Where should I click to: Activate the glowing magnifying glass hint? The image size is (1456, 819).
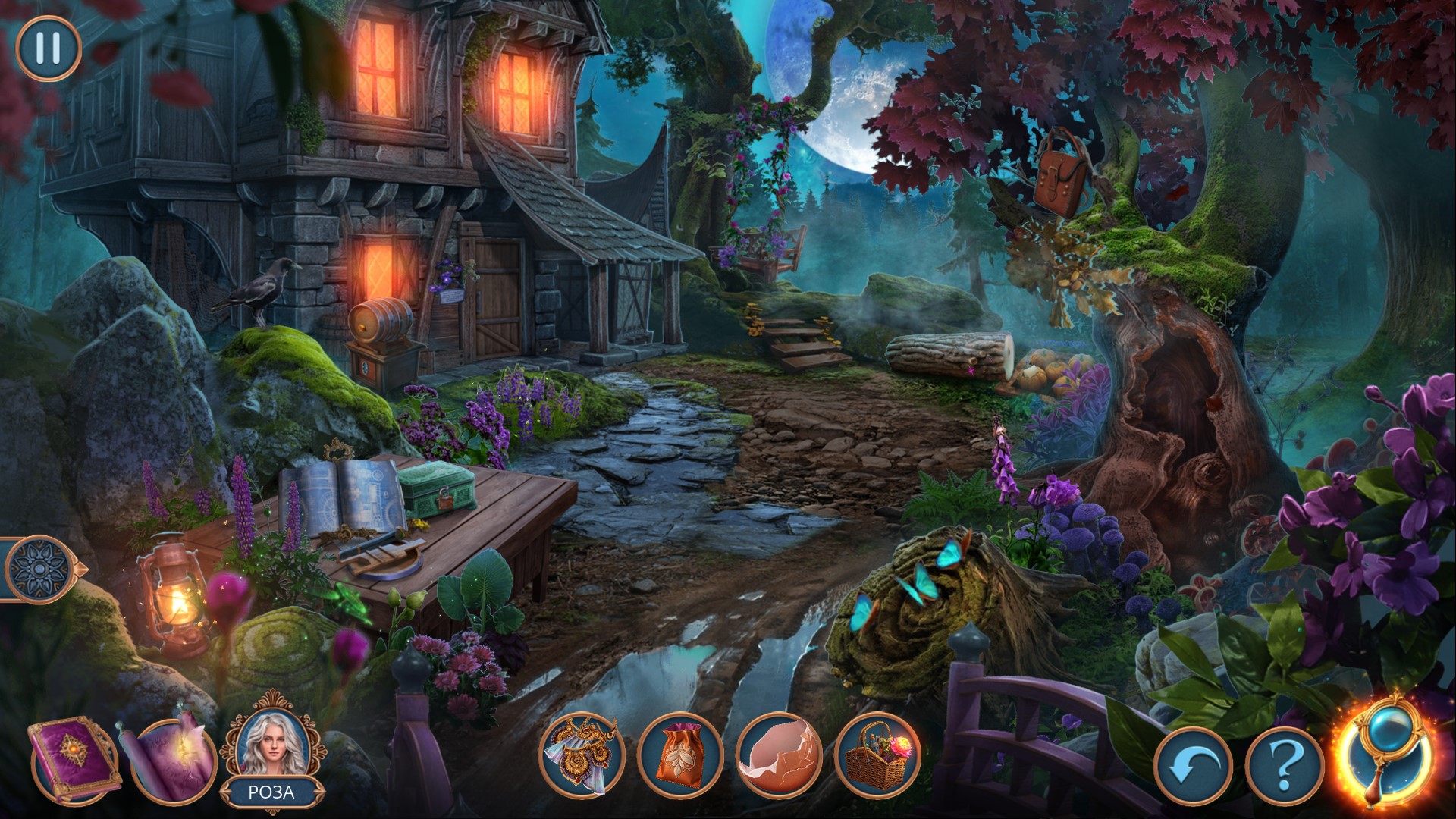coord(1385,758)
